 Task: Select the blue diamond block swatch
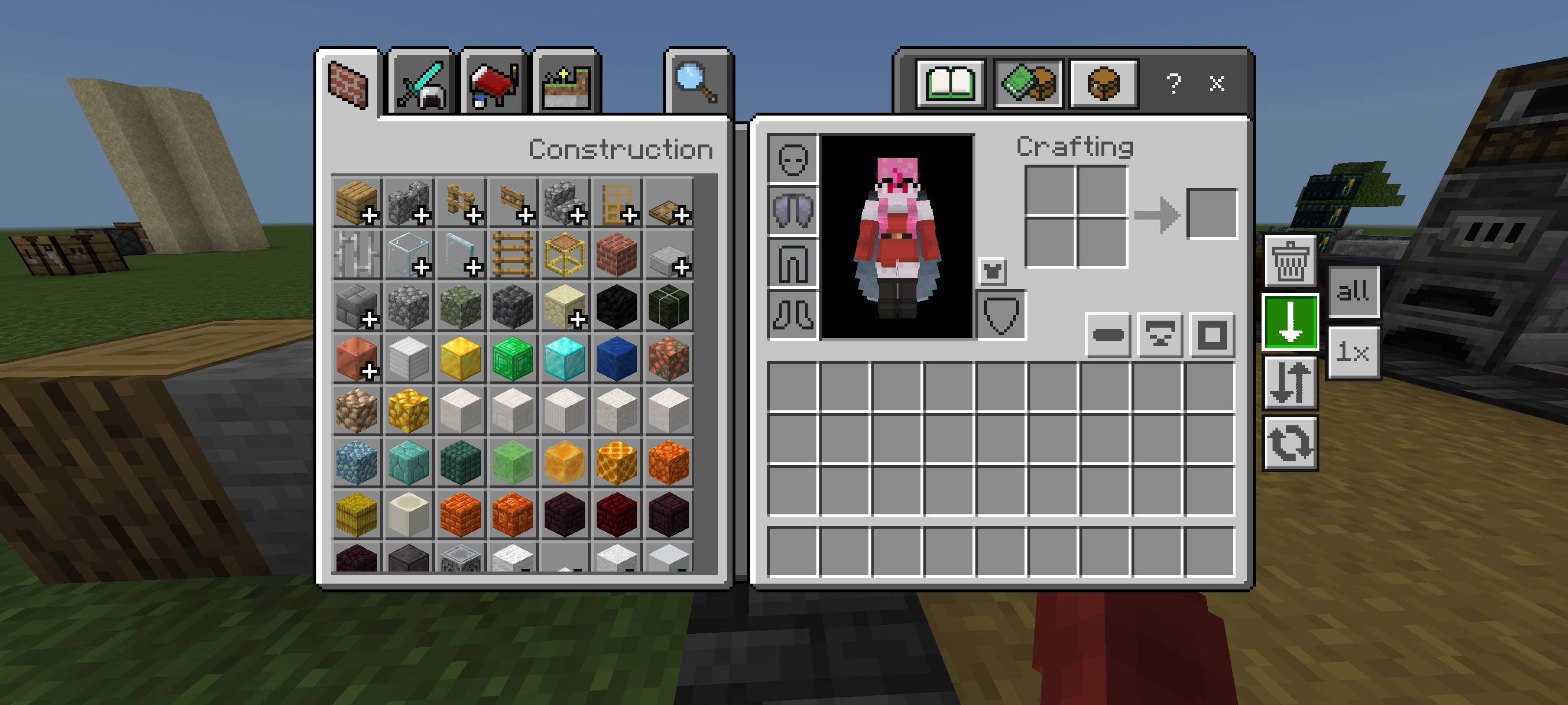[564, 359]
